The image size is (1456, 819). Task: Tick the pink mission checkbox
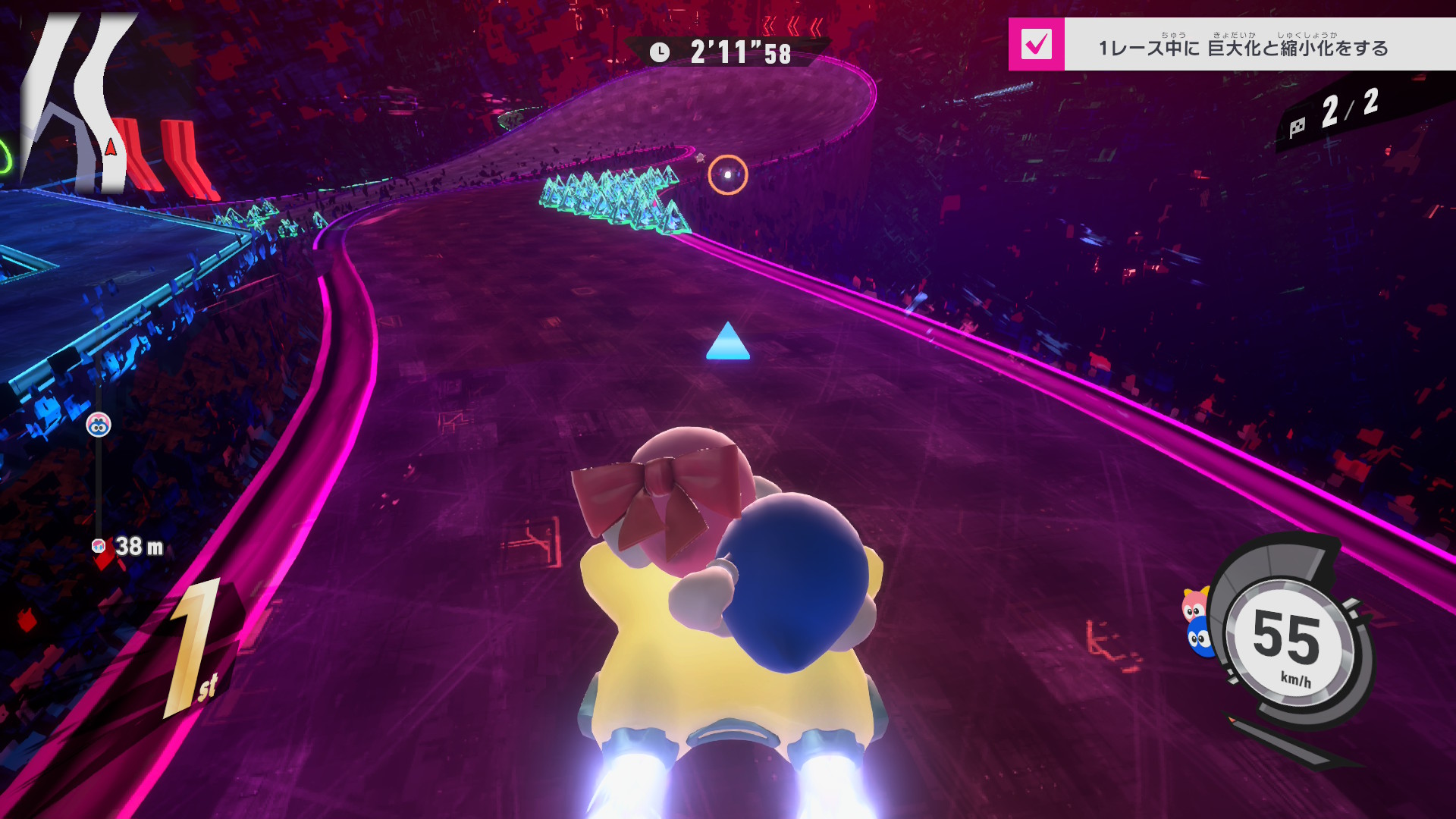tap(1036, 45)
